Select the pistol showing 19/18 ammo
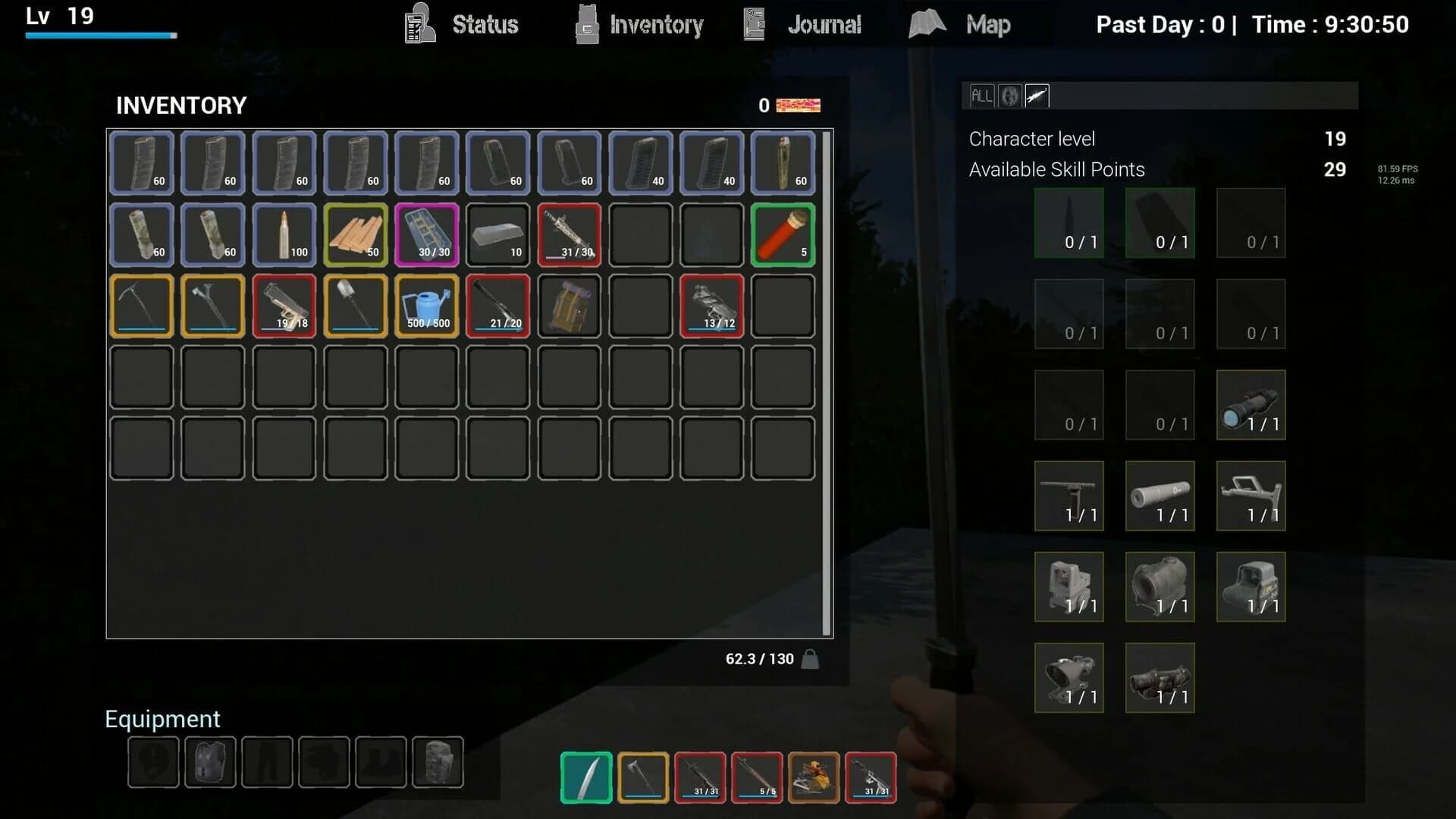This screenshot has height=819, width=1456. pyautogui.click(x=284, y=306)
